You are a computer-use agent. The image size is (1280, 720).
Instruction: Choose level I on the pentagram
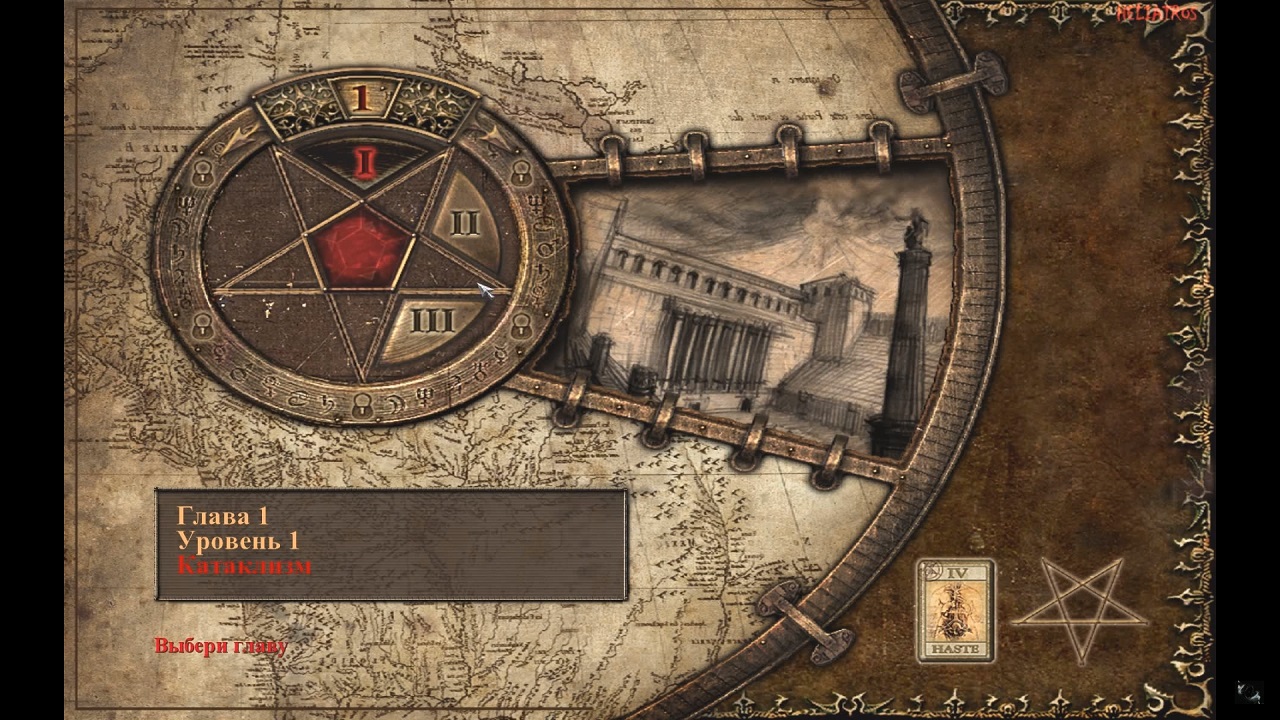pos(365,161)
